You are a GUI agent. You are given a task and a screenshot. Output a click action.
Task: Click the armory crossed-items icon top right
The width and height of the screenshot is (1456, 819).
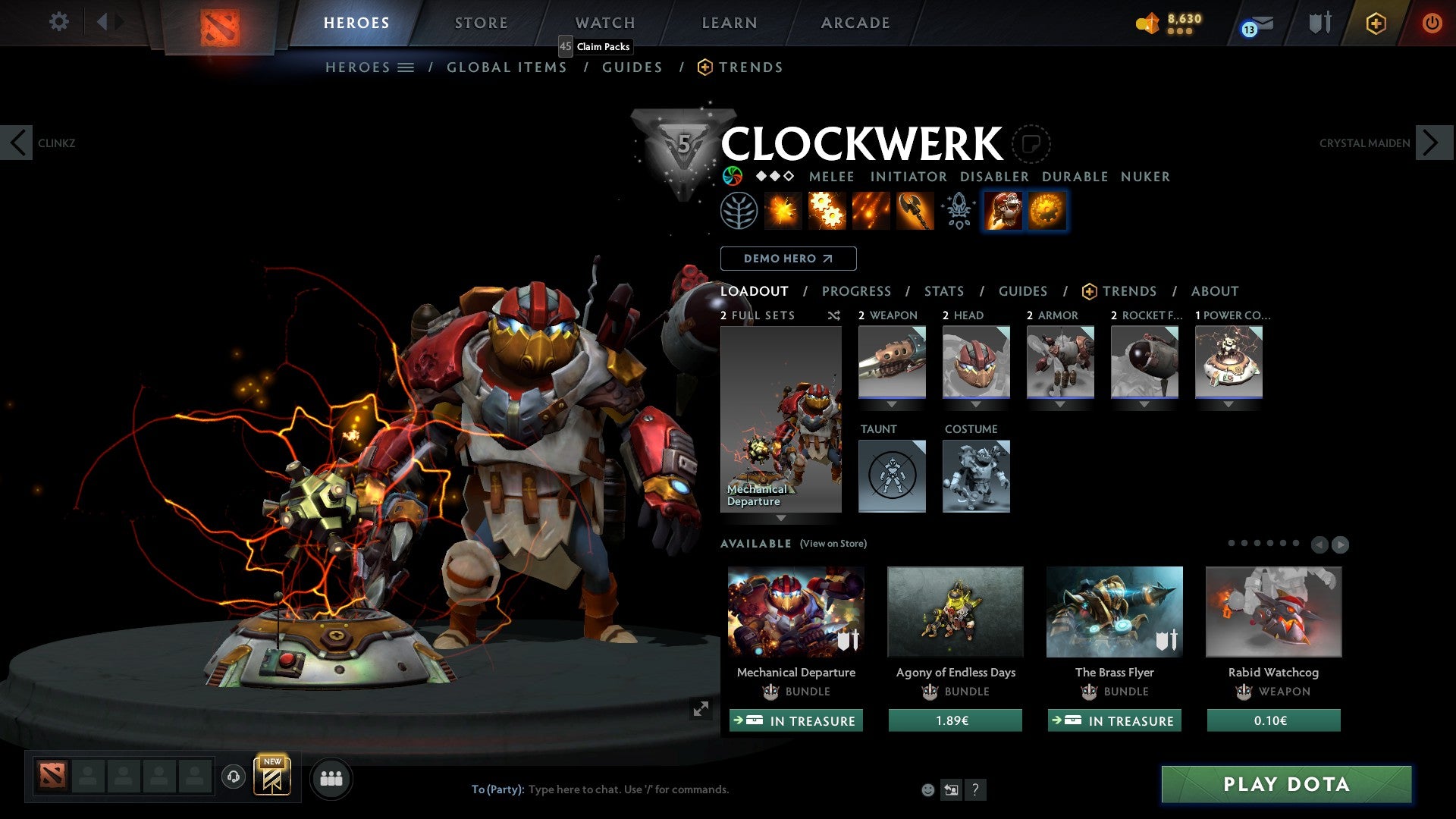coord(1319,23)
